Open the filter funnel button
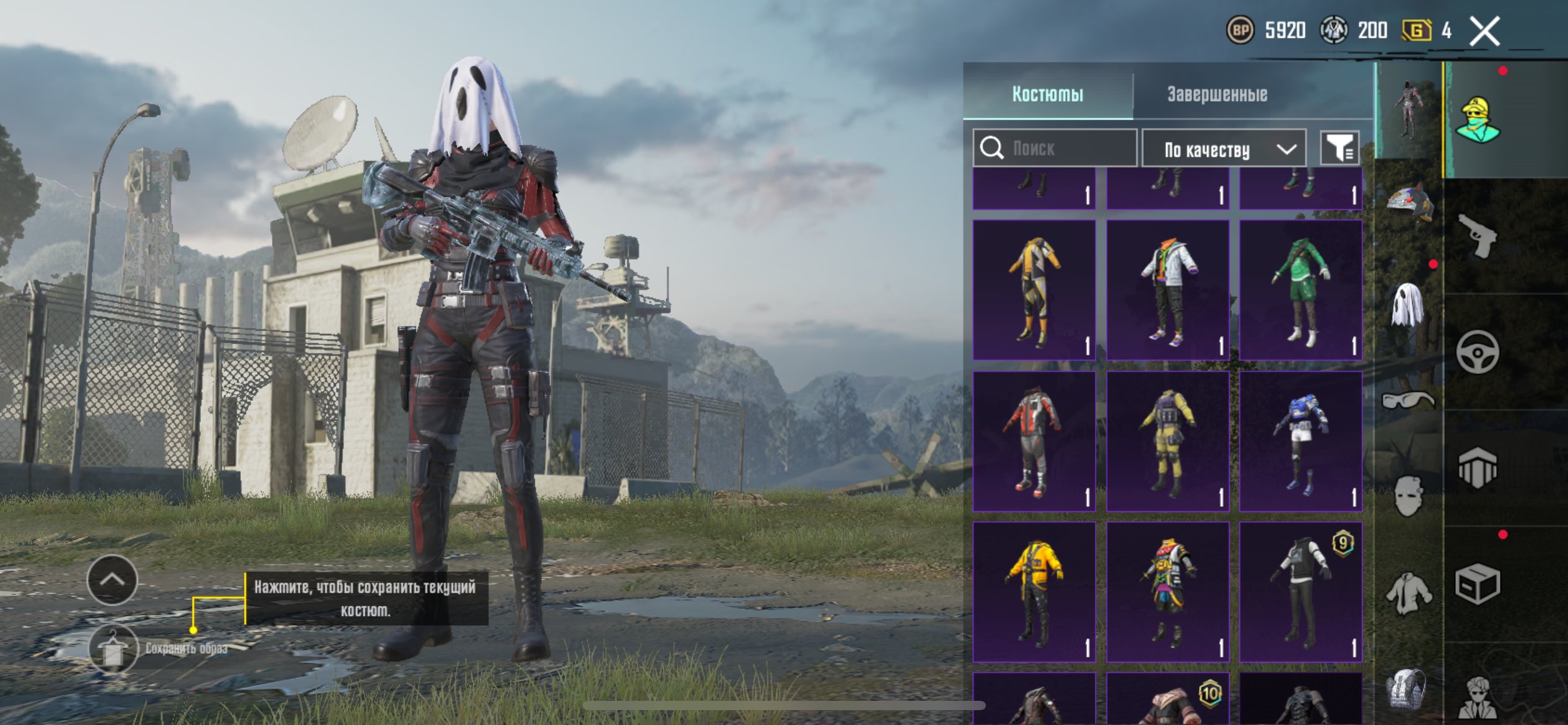Viewport: 1568px width, 725px height. (1339, 149)
